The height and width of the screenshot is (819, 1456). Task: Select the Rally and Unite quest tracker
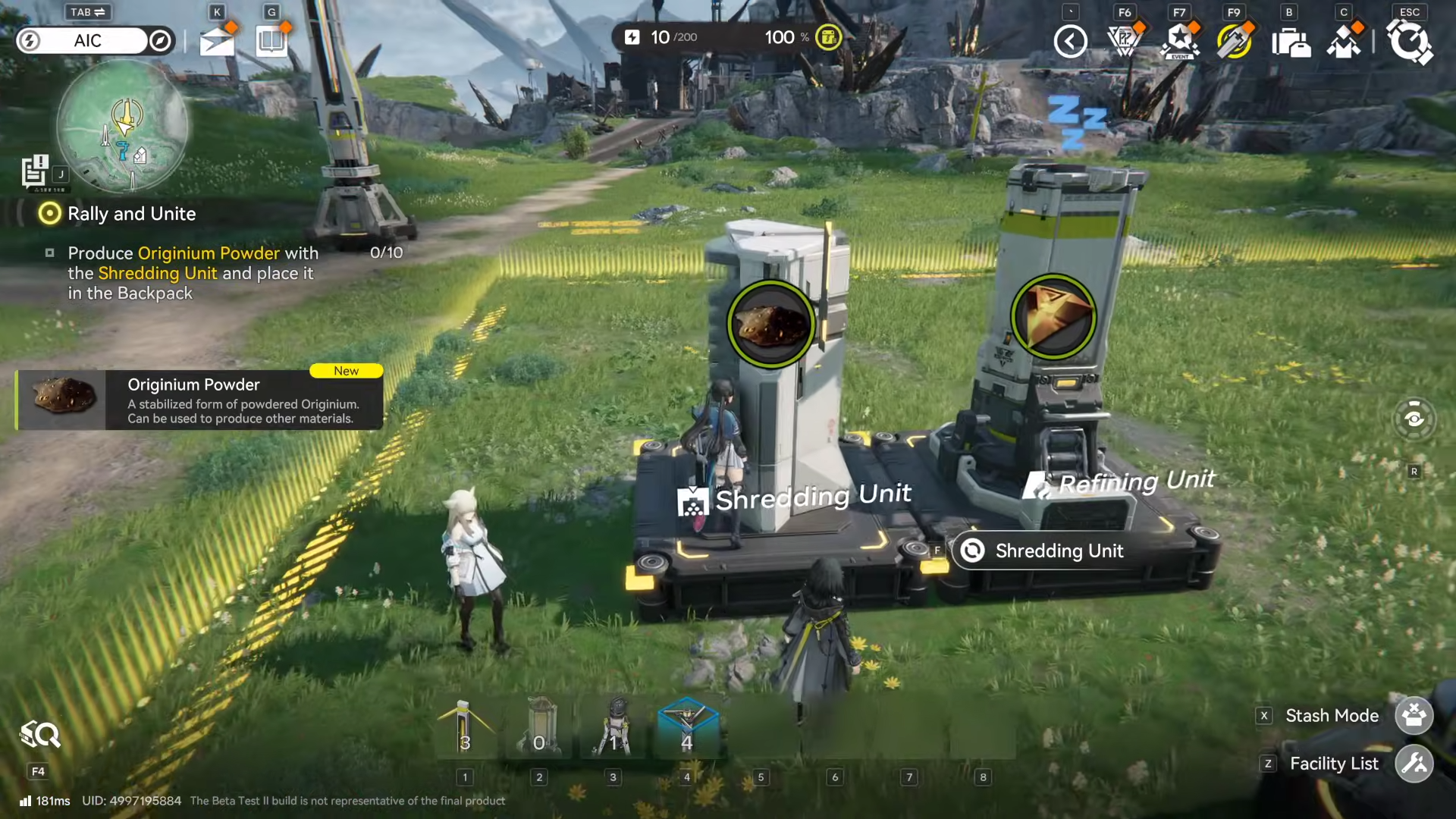[131, 214]
